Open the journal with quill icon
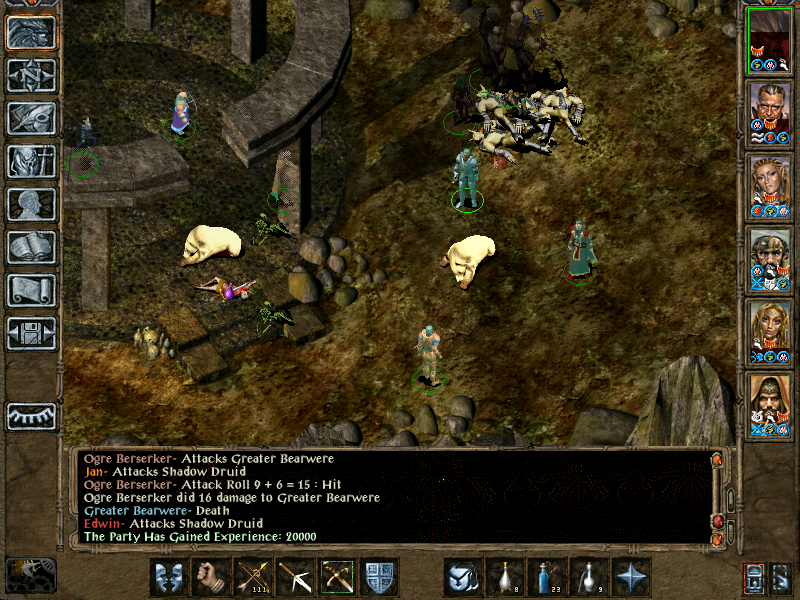800x600 pixels. click(31, 118)
